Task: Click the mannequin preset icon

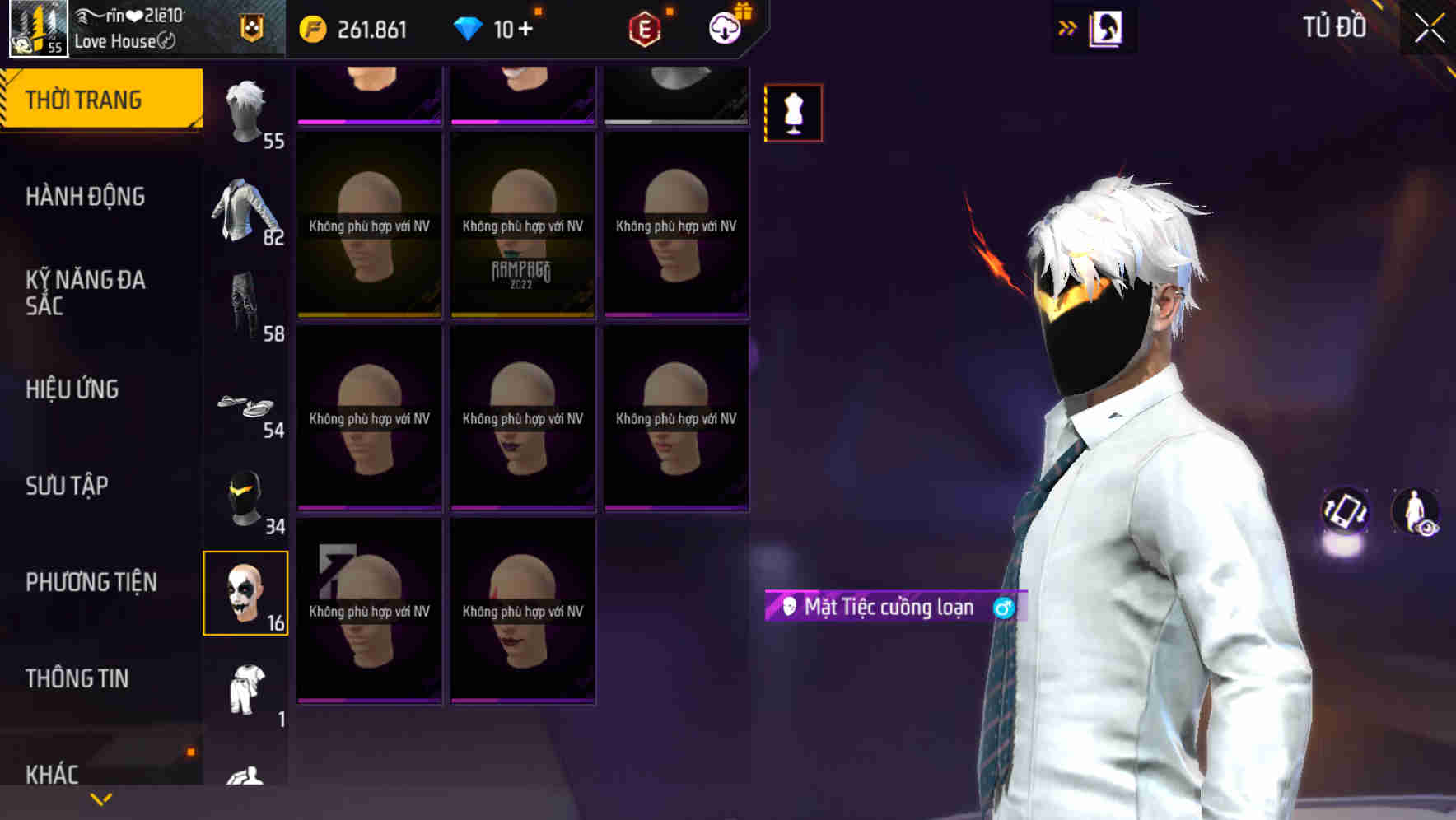Action: [793, 113]
